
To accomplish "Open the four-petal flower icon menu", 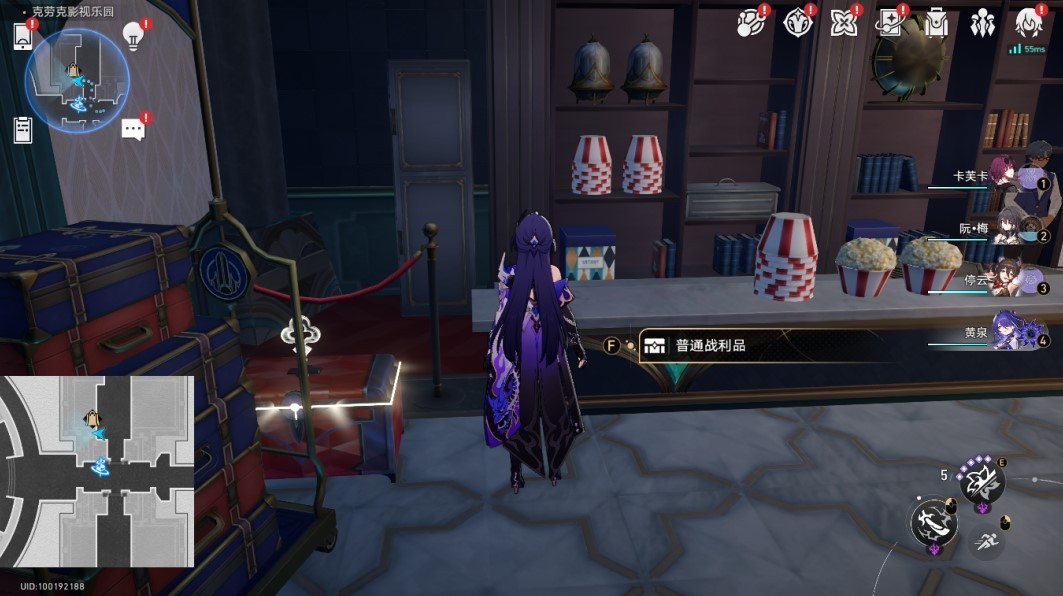I will 845,23.
